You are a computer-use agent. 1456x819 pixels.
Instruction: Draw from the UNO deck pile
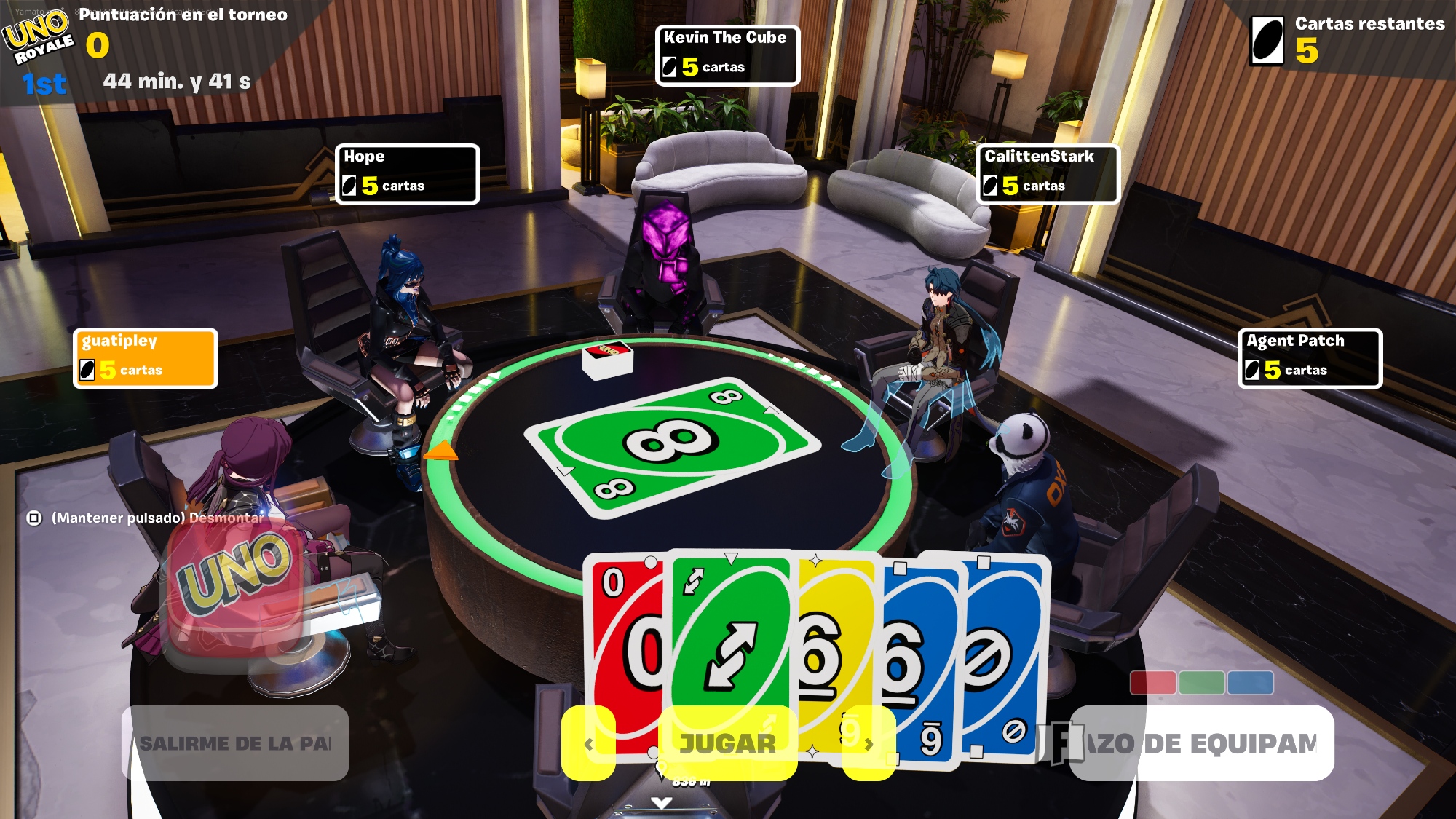(608, 360)
